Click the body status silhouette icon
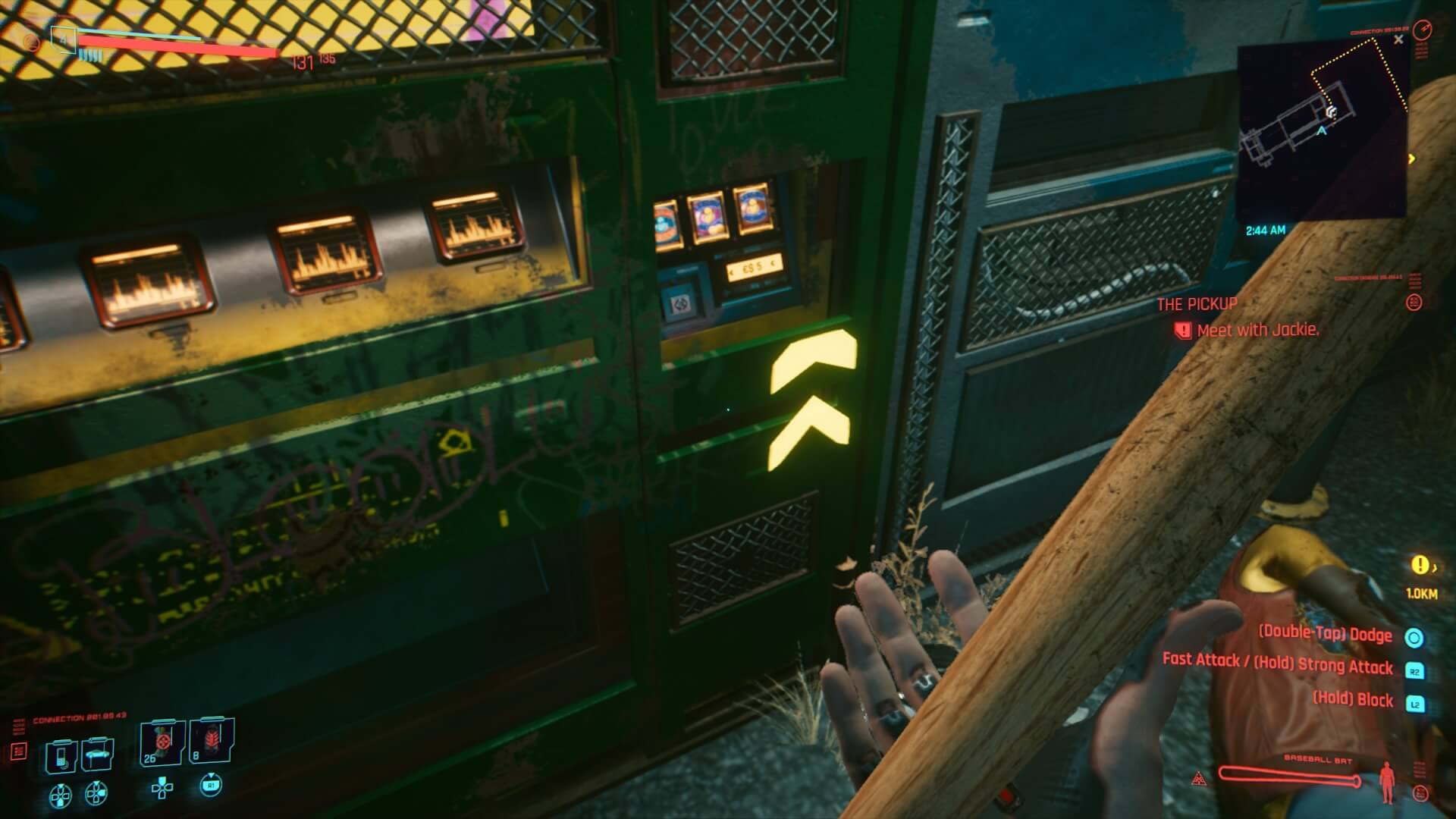The height and width of the screenshot is (819, 1456). click(1386, 782)
